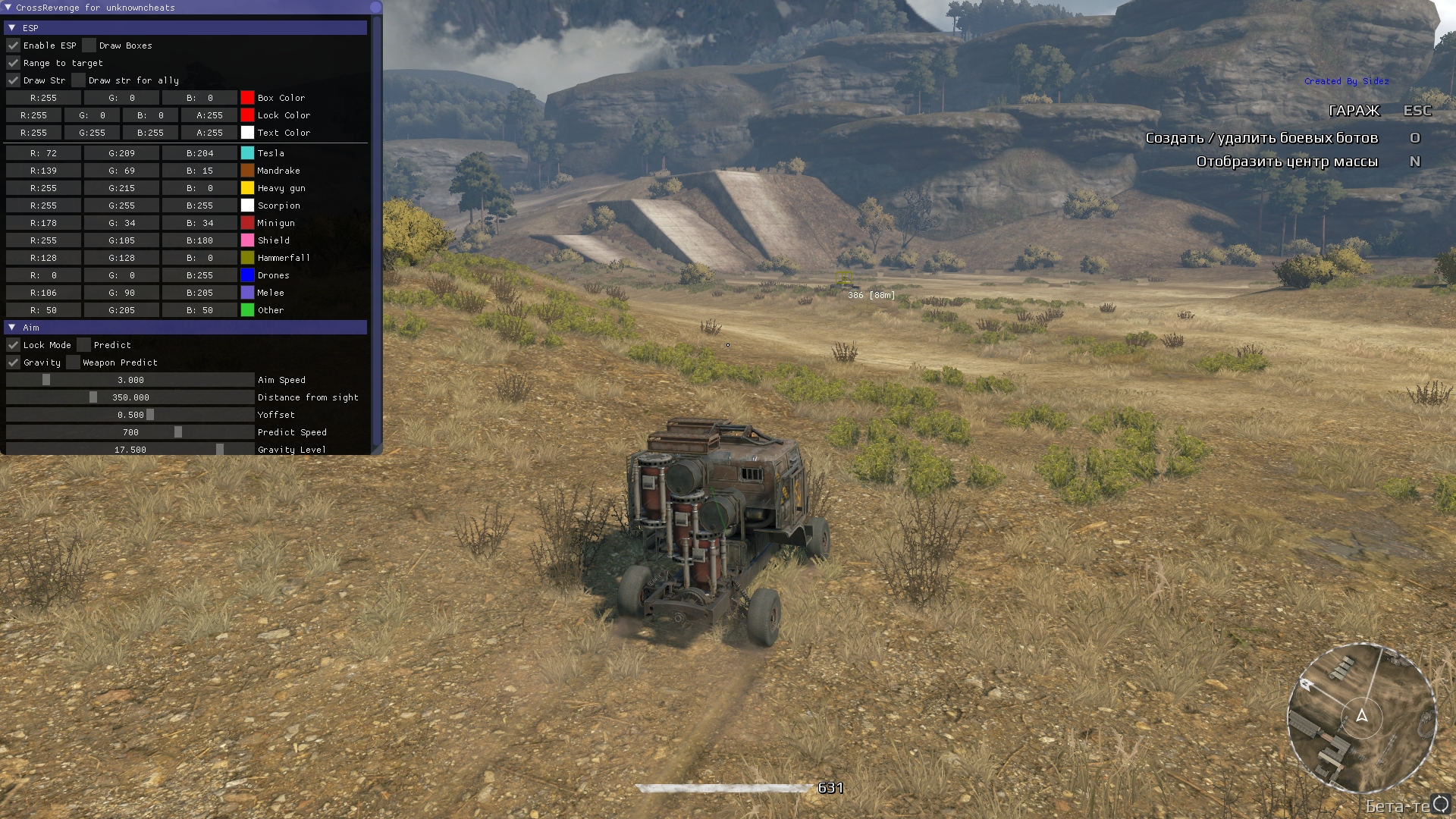Collapse the CrossRevenge window title arrow
1456x819 pixels.
pos(8,8)
